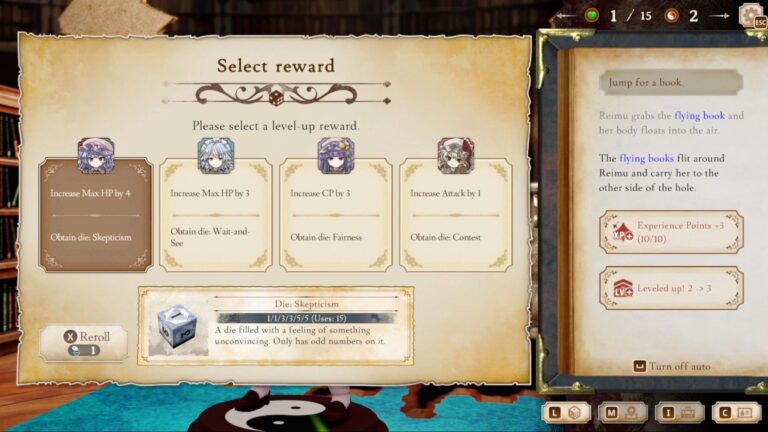The height and width of the screenshot is (432, 768).
Task: Click the Leveled up 2 -> 3 entry
Action: click(x=670, y=287)
